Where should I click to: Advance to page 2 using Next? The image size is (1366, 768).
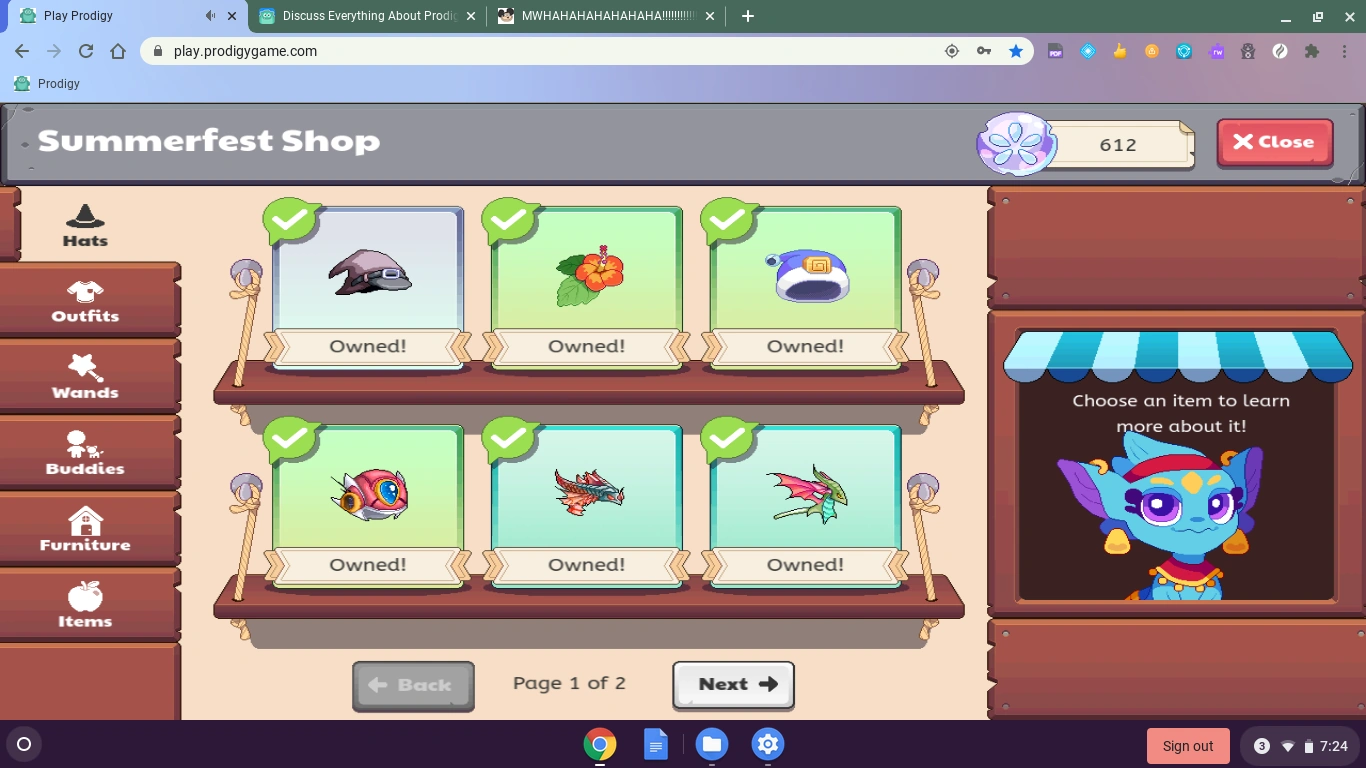[x=733, y=684]
